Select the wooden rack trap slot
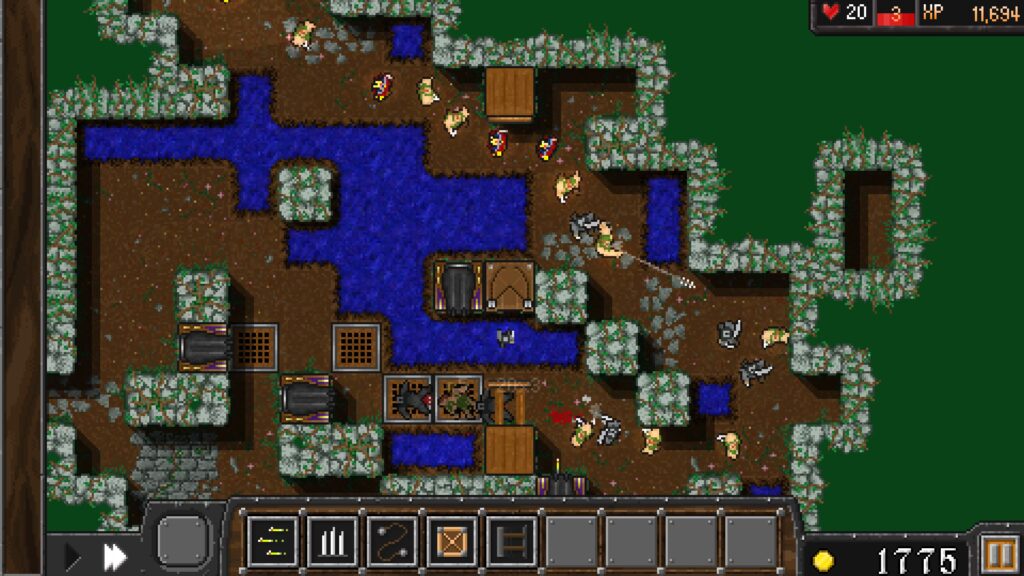 (x=511, y=541)
